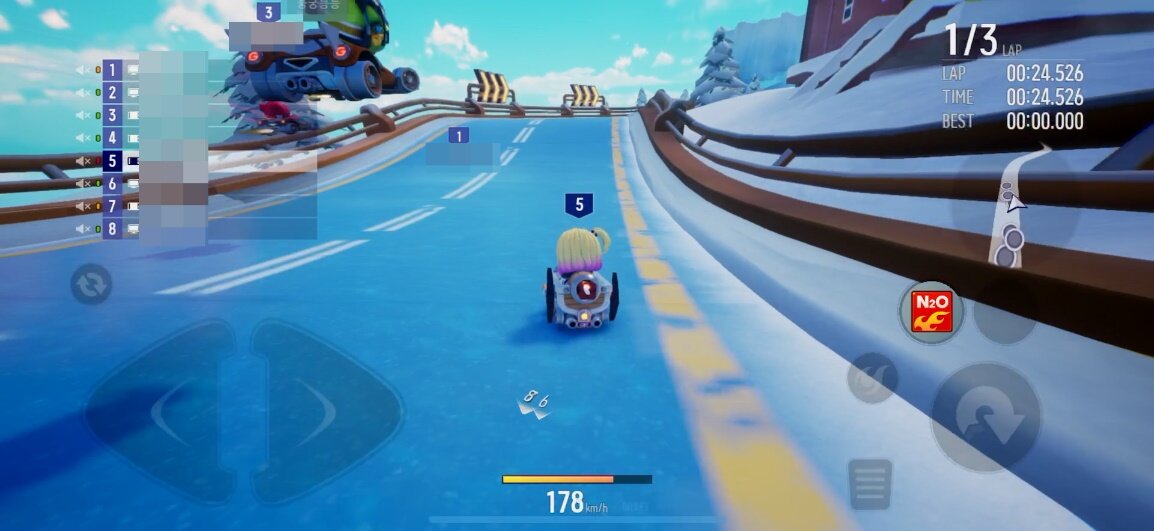Tap the small flame boost button

pyautogui.click(x=872, y=378)
